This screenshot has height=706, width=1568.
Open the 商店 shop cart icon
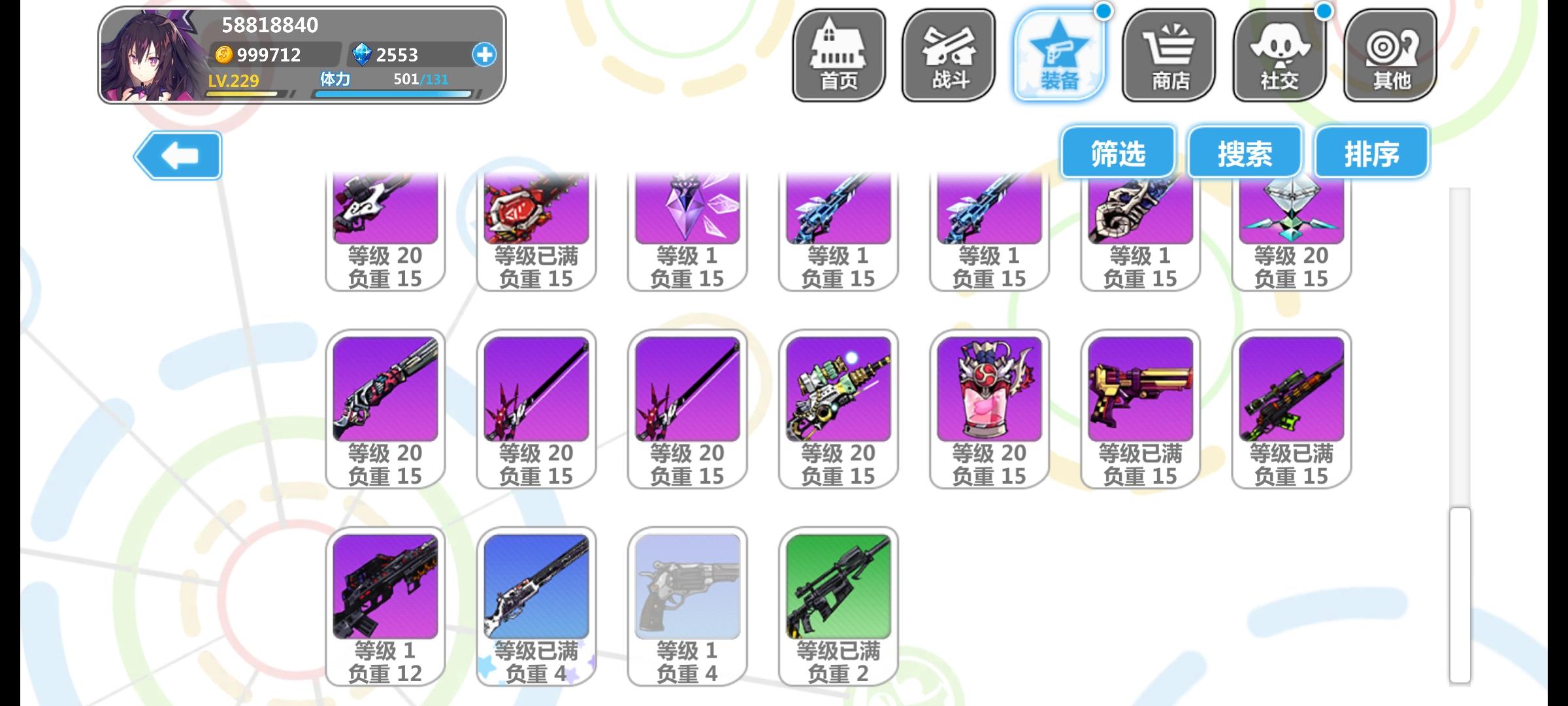[1169, 54]
